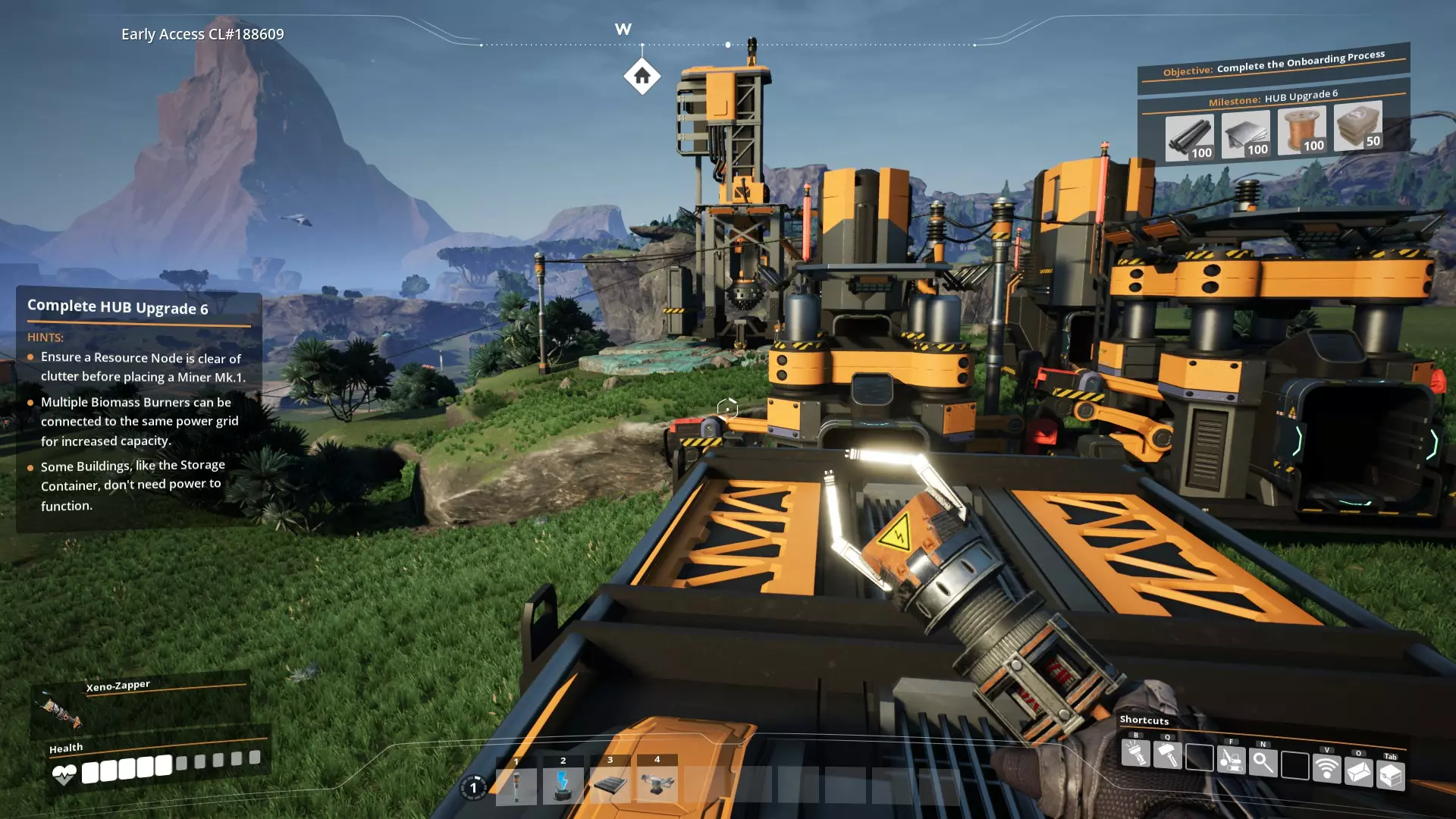Click the HUB home compass marker

point(642,77)
